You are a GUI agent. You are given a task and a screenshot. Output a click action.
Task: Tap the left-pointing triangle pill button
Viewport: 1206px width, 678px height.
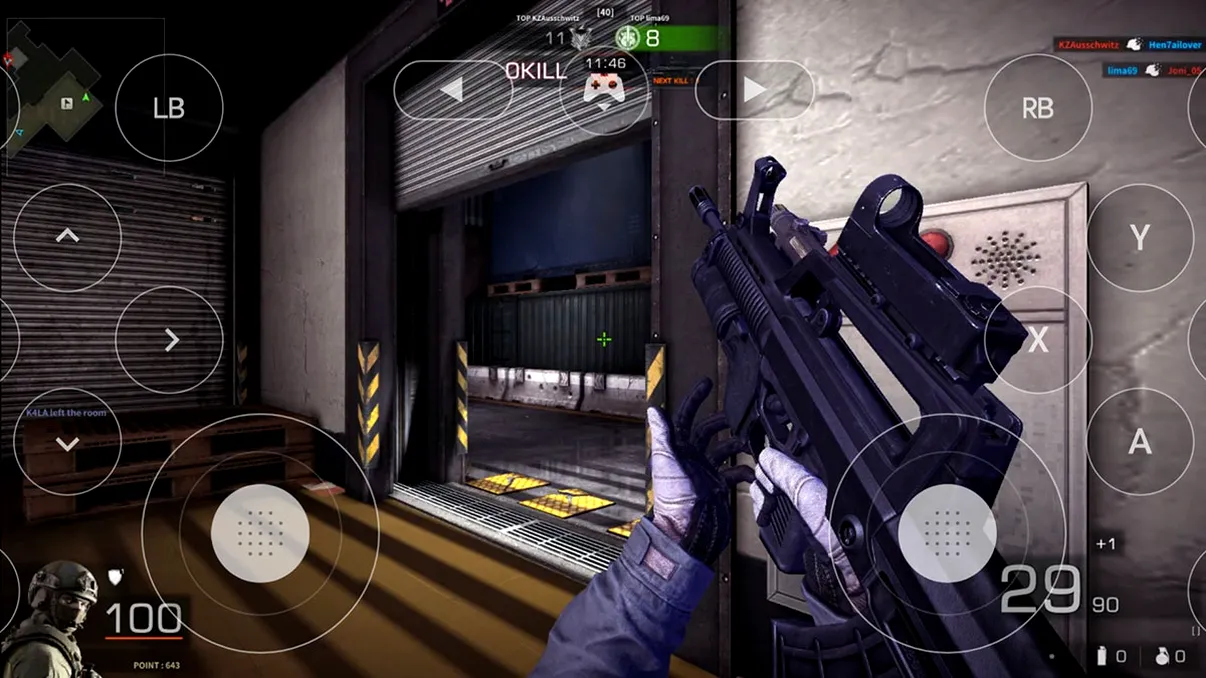[x=452, y=91]
